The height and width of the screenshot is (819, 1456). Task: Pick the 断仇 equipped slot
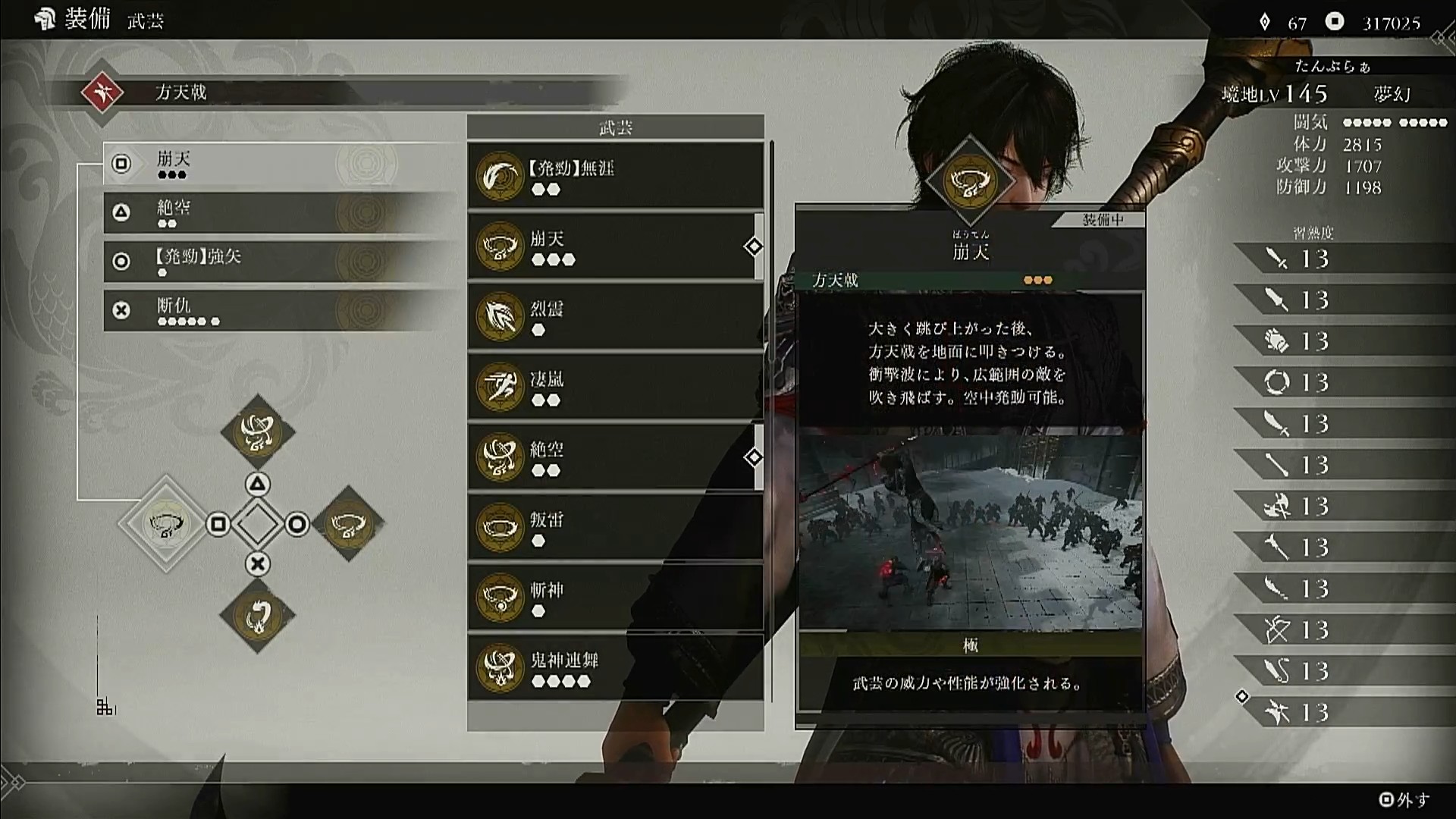[281, 310]
